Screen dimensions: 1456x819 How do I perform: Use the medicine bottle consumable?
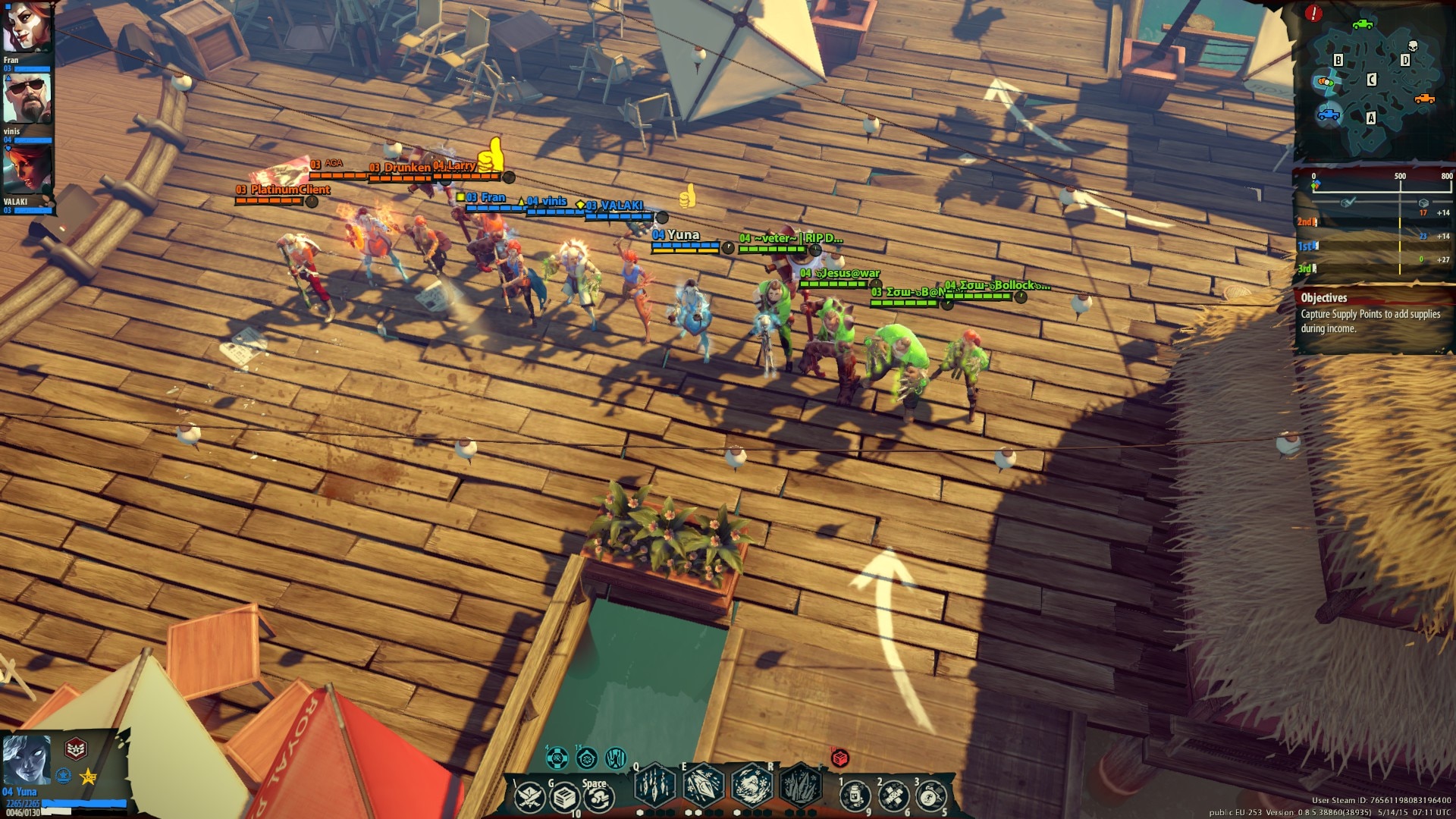(855, 796)
